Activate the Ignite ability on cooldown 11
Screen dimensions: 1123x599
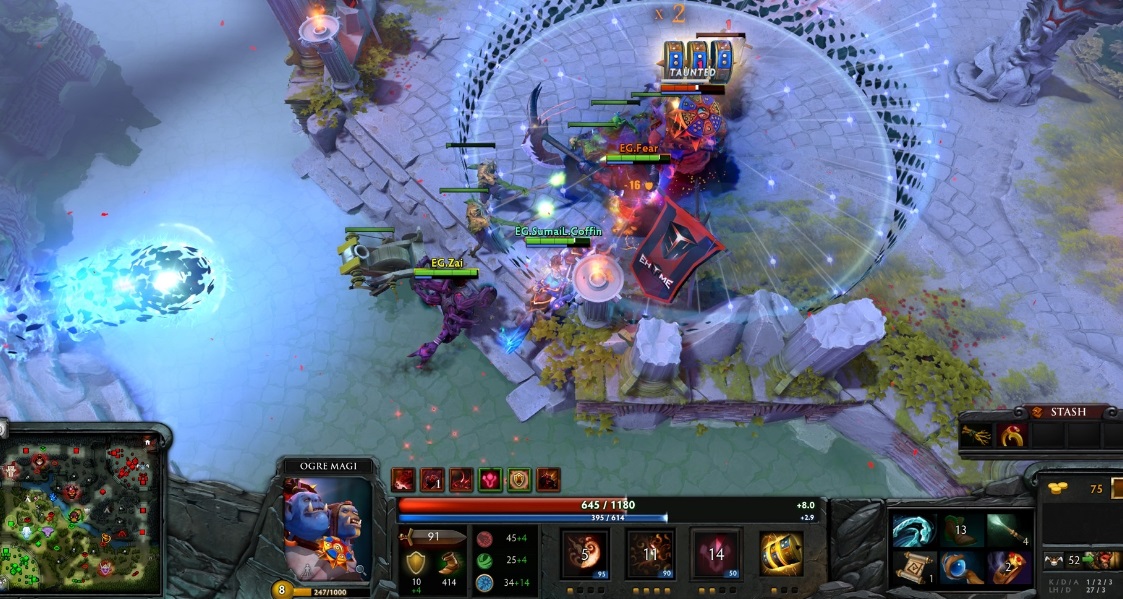(651, 554)
